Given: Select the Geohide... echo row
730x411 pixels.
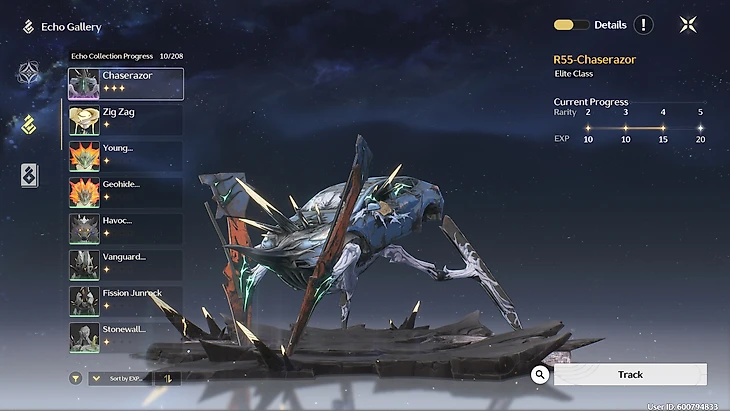Looking at the screenshot, I should click(125, 192).
